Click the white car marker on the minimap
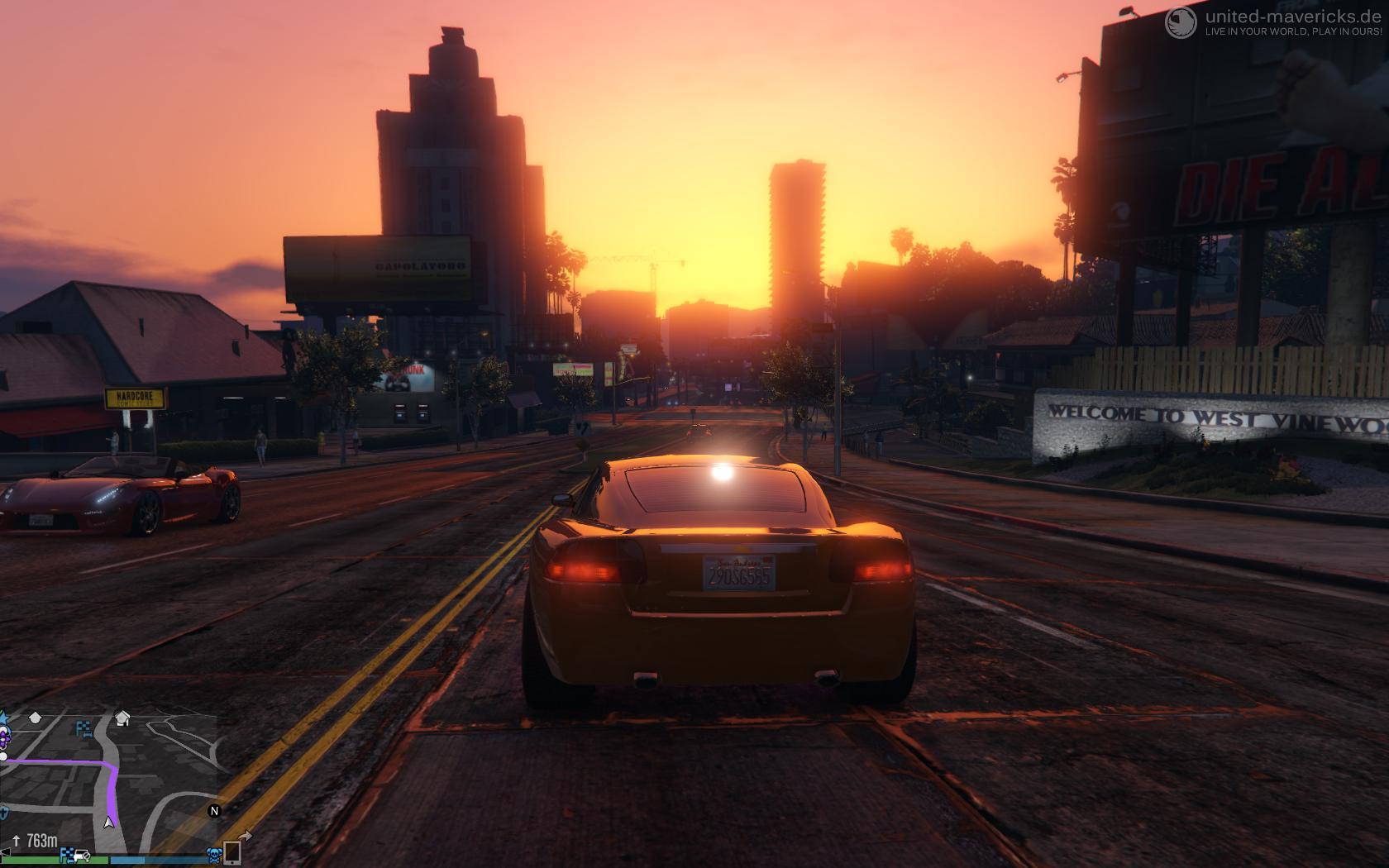 [80, 855]
